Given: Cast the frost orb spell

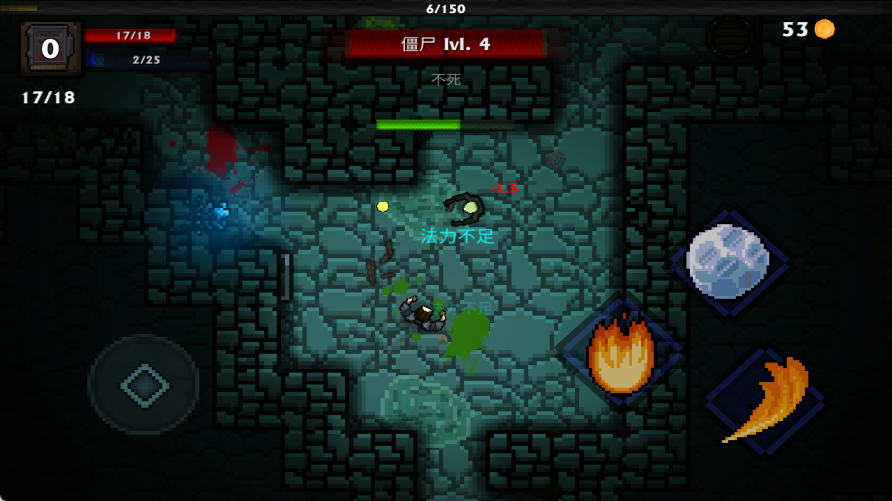Looking at the screenshot, I should (728, 261).
